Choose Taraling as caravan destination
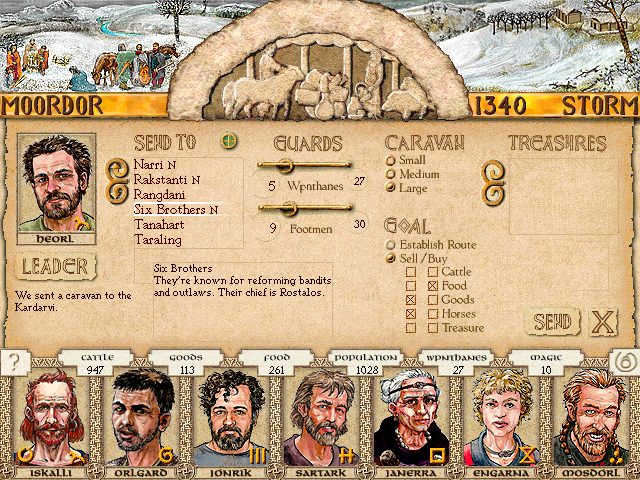Screen dimensions: 640x480 (158, 240)
